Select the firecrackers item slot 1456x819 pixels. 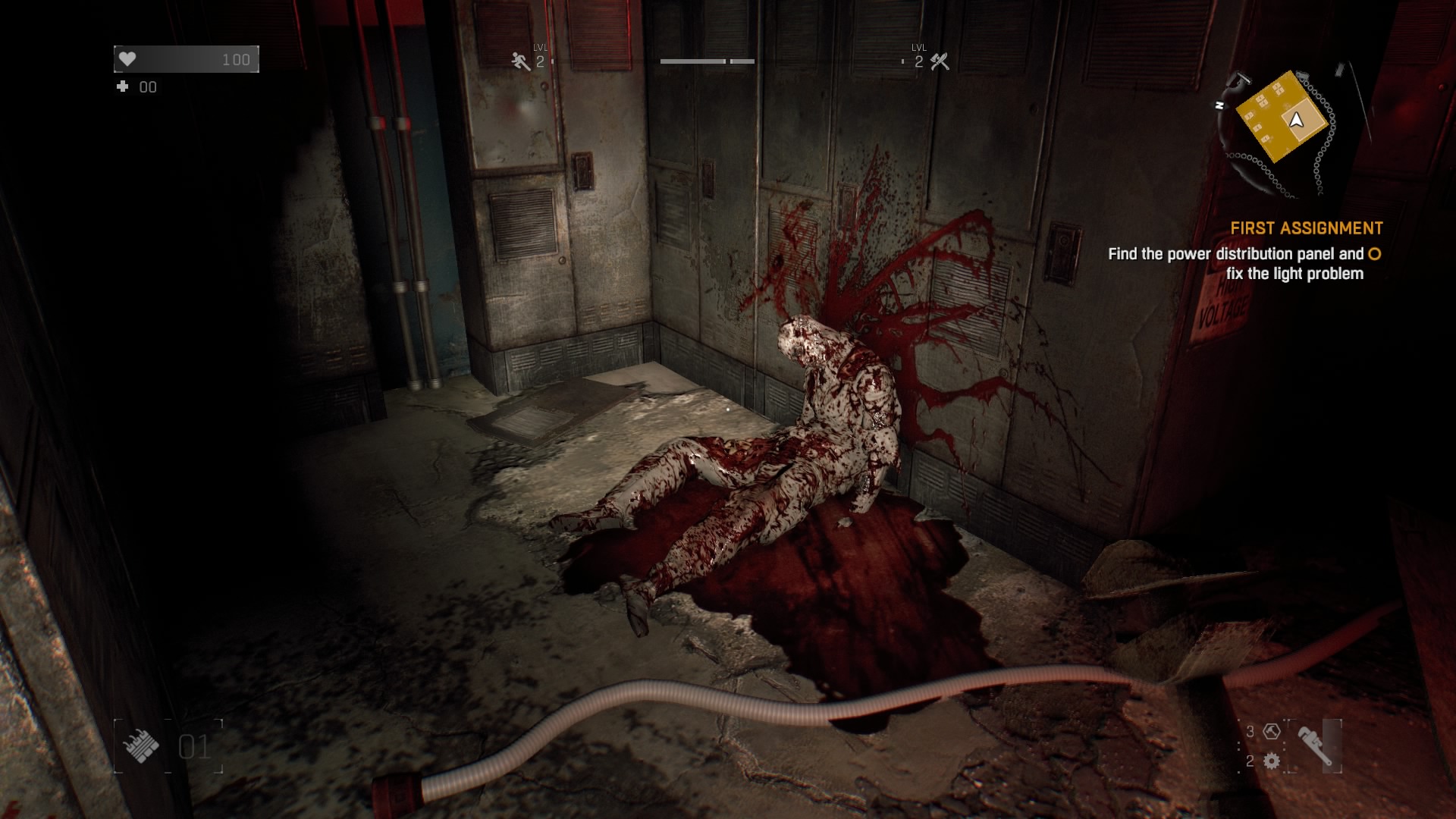pos(140,746)
